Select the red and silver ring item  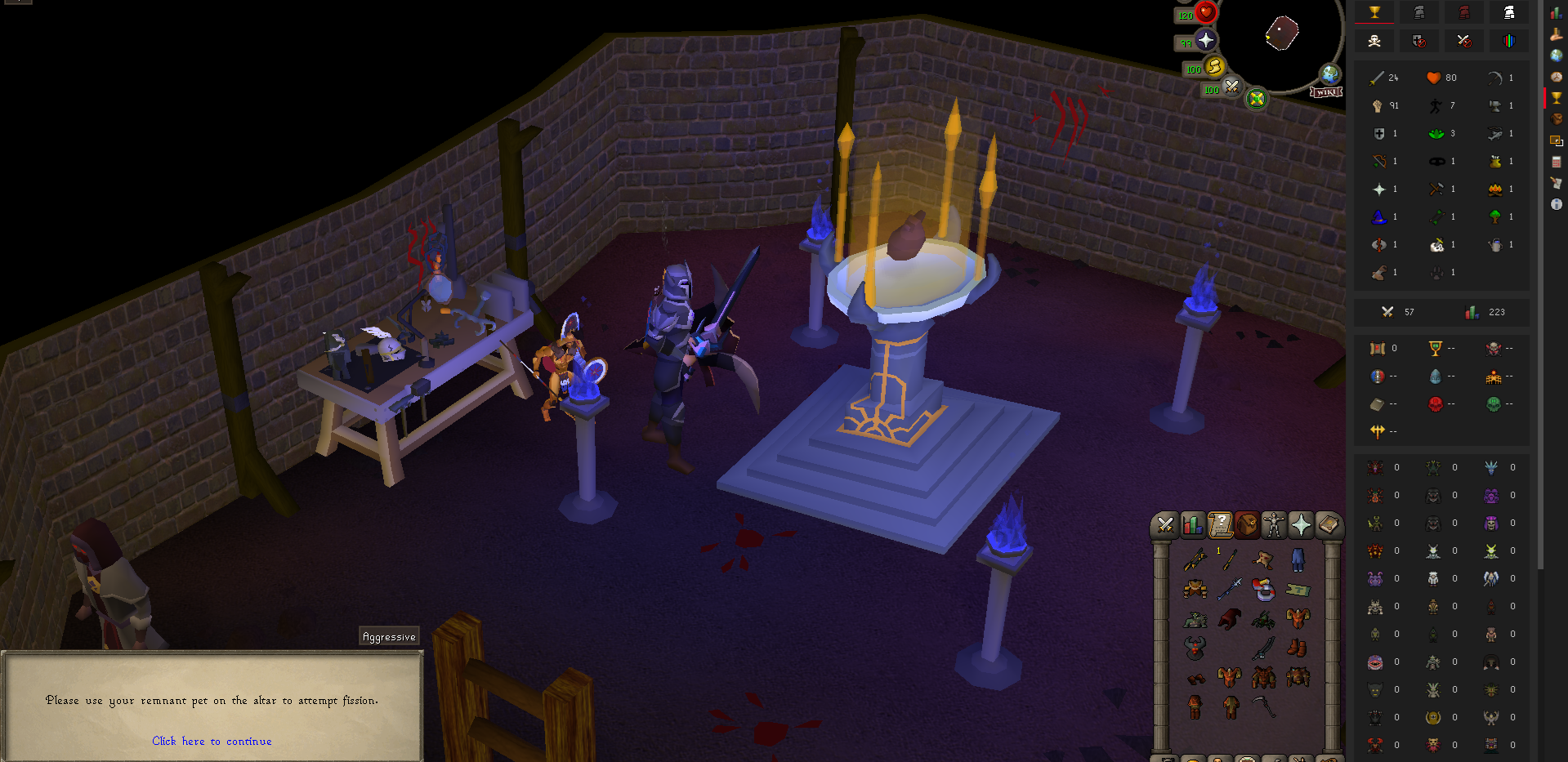(x=1264, y=589)
